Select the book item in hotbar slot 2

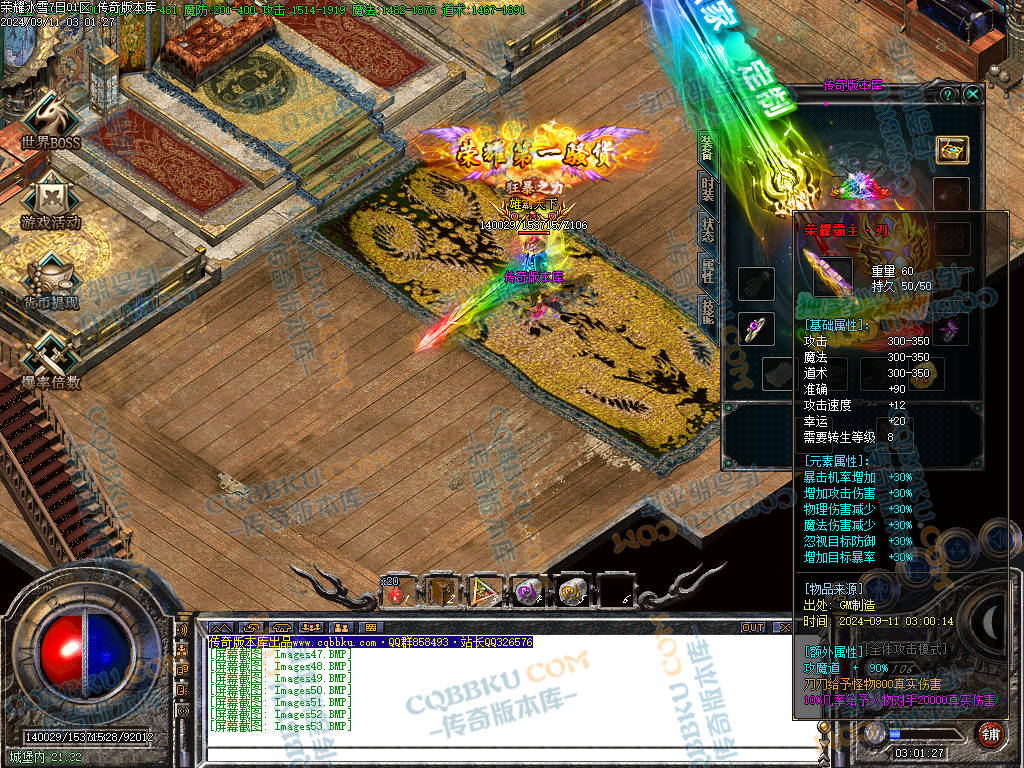(x=442, y=593)
